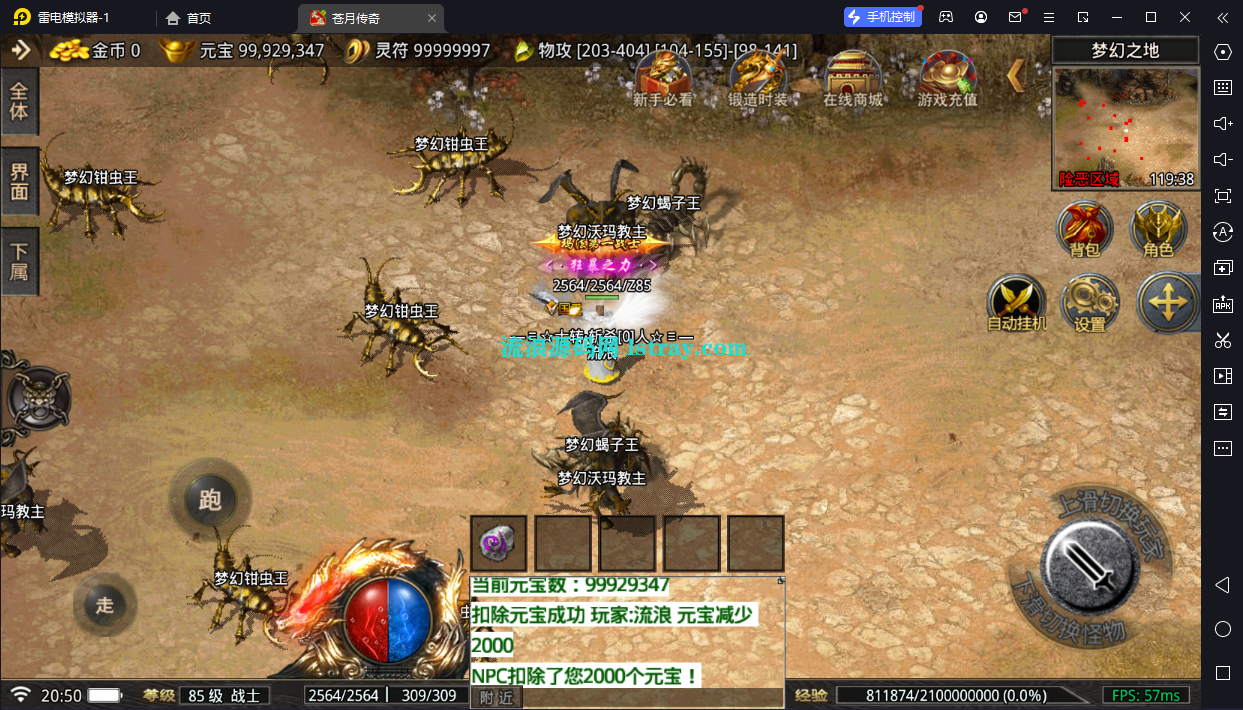Open the 背包 backpack
The height and width of the screenshot is (710, 1243).
(1085, 229)
